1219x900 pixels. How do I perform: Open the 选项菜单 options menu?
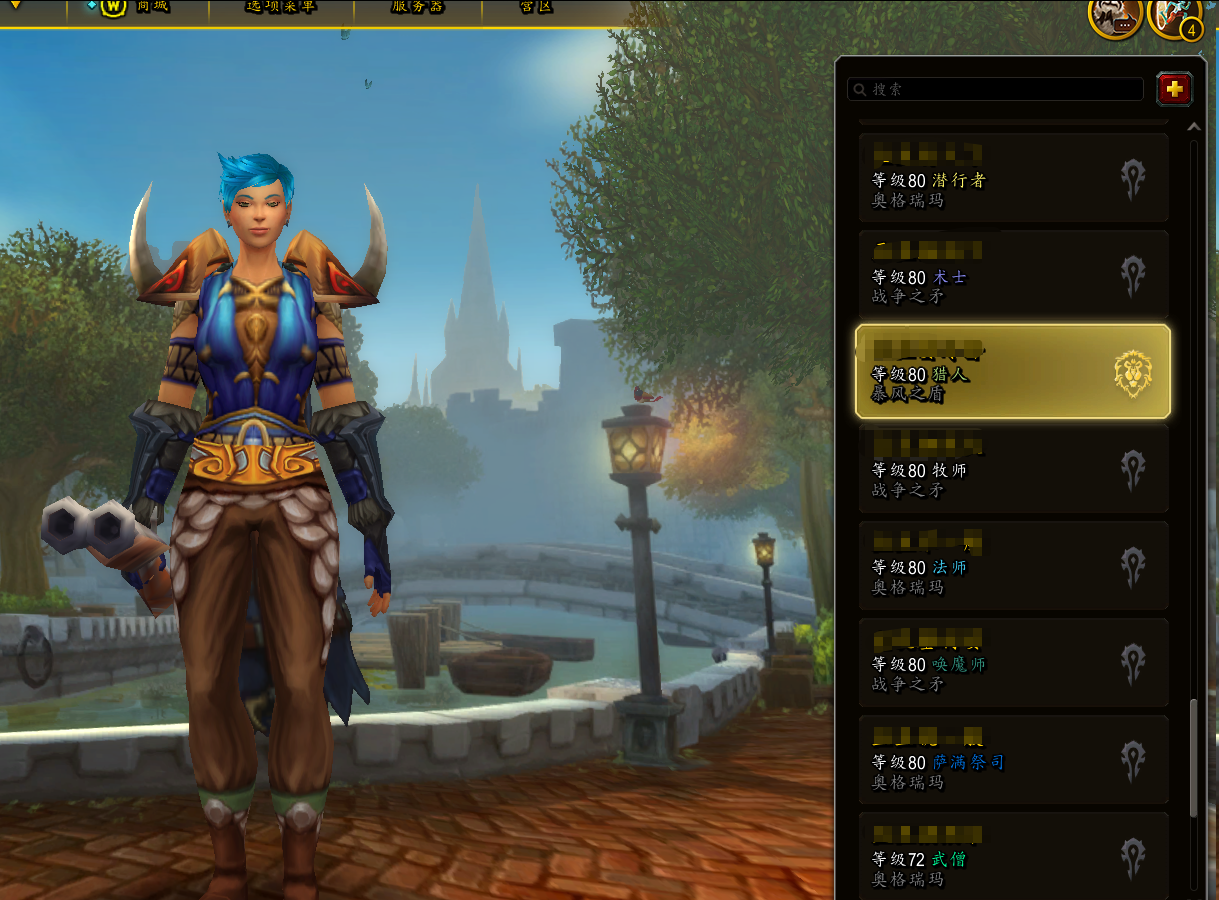280,6
